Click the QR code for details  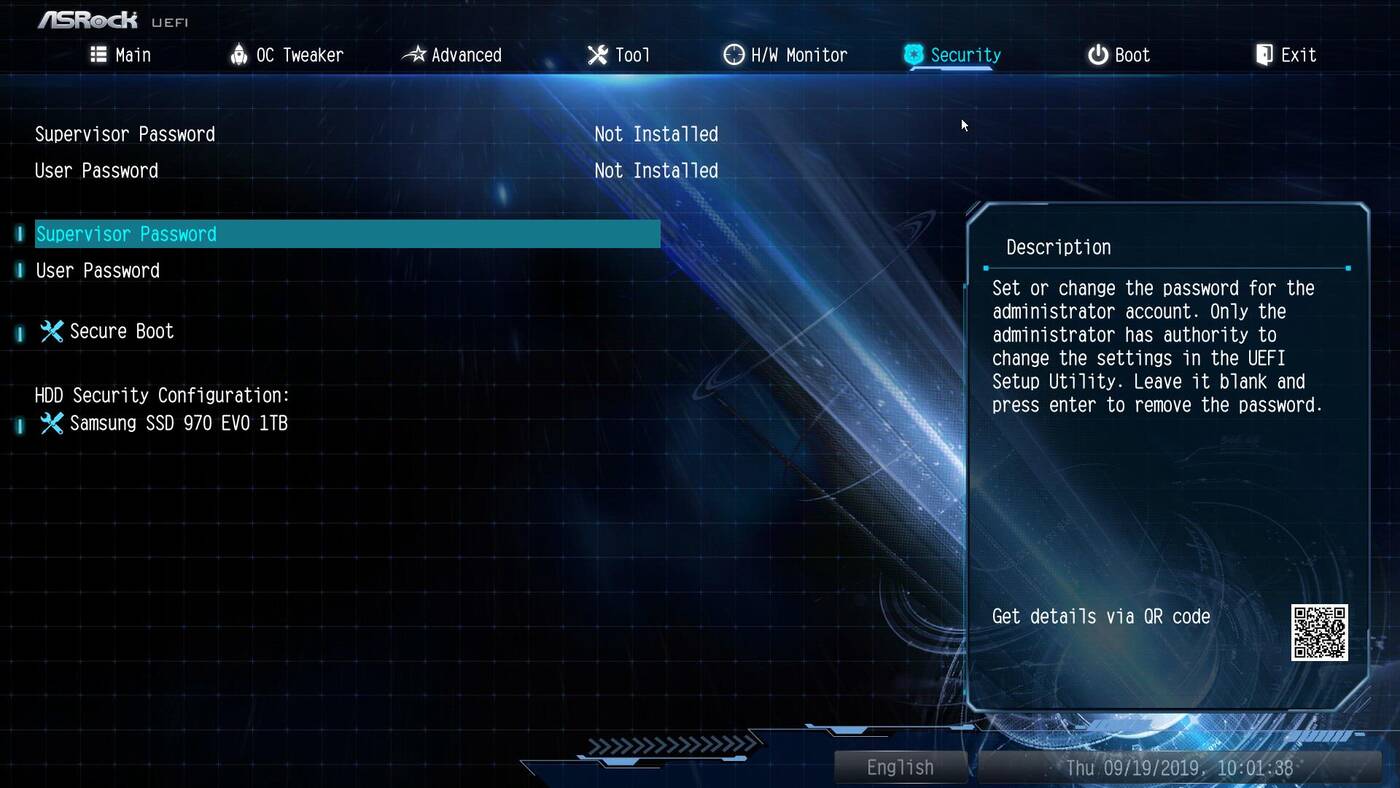[x=1319, y=632]
